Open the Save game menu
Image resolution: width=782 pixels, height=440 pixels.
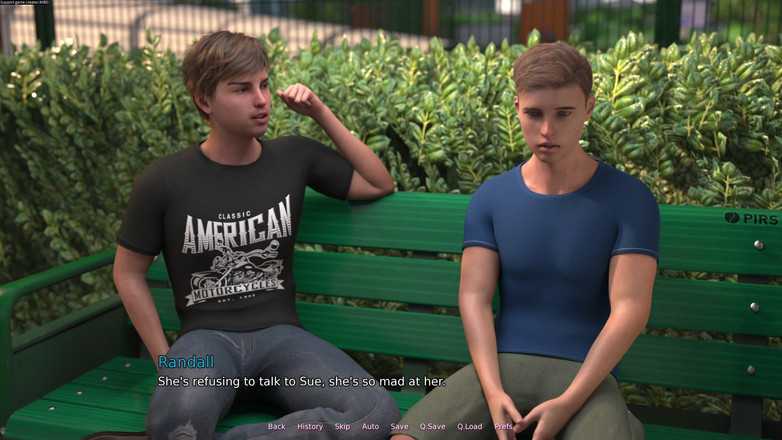pos(399,426)
